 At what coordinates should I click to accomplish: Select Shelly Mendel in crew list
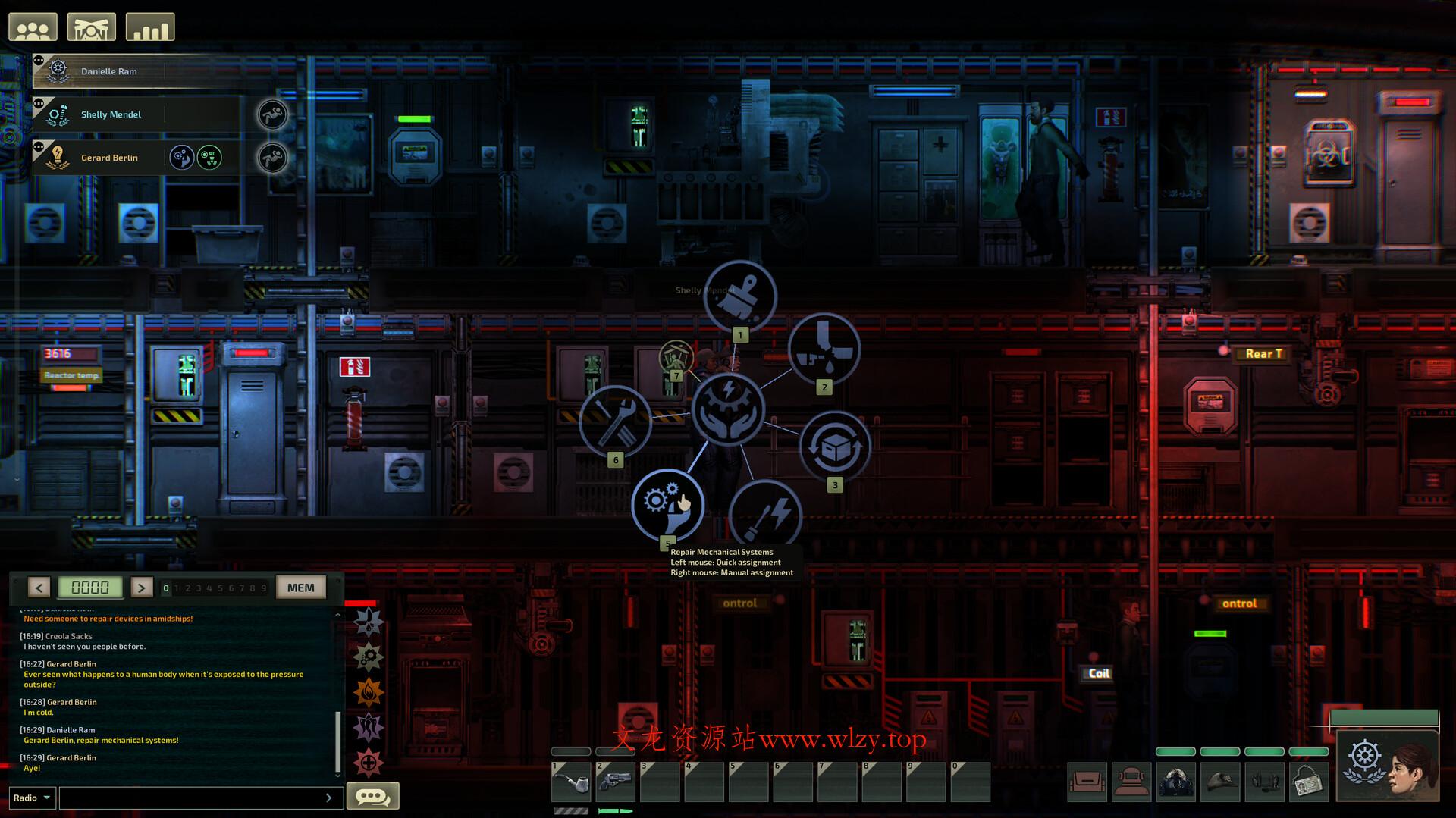pos(111,114)
